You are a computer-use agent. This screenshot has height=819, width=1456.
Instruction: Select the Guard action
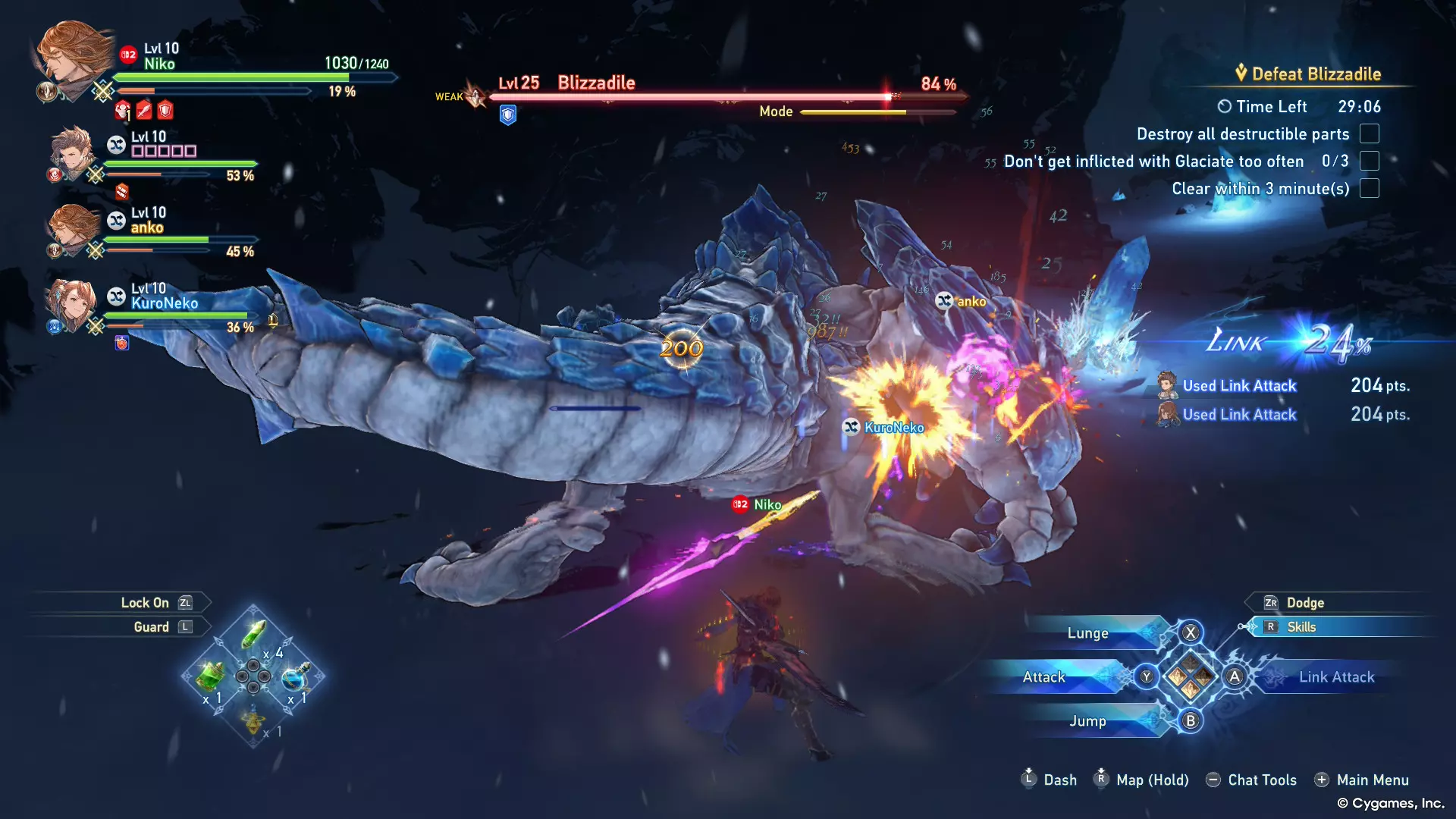click(x=151, y=627)
